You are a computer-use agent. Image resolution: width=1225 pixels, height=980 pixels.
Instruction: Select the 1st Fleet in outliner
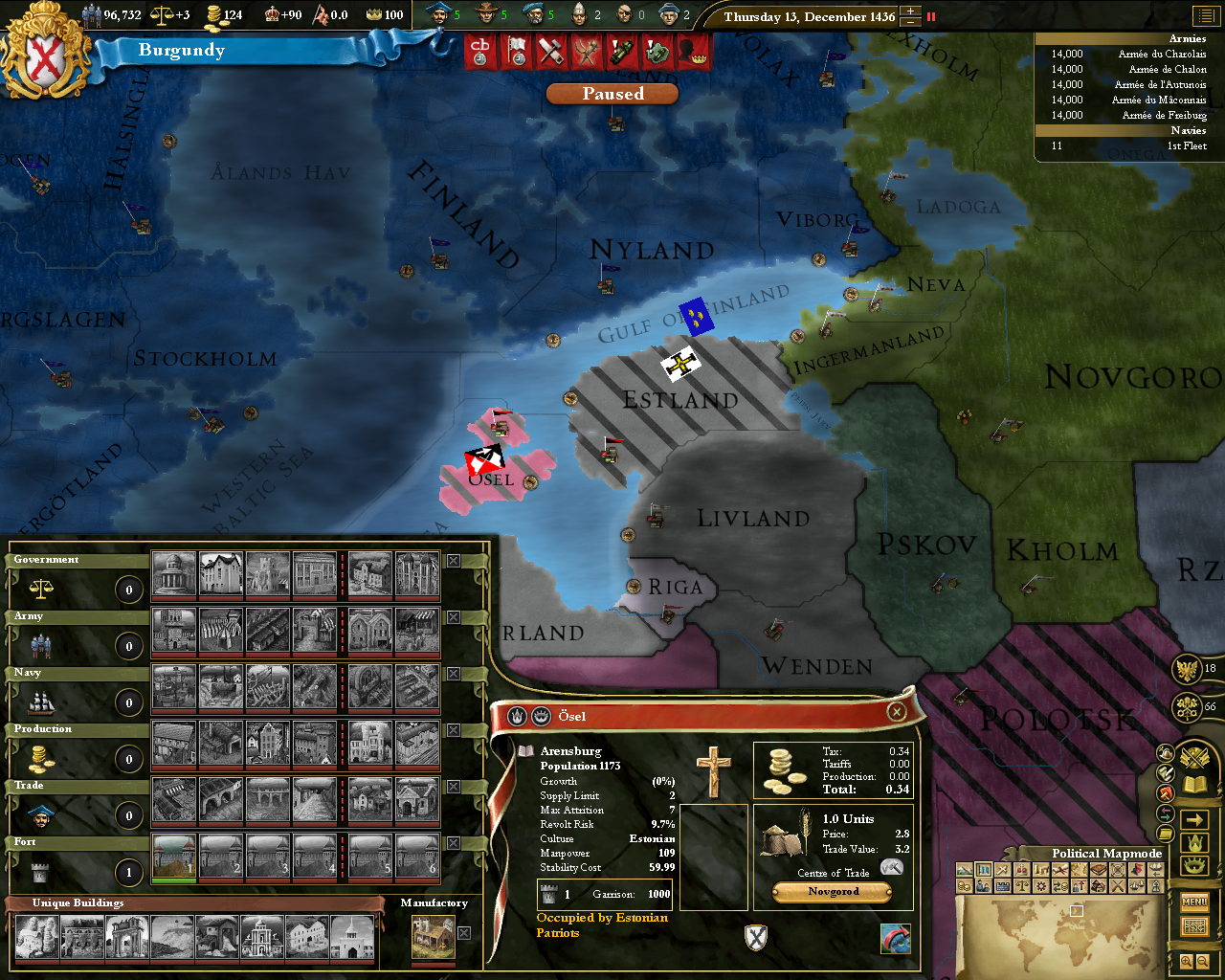pyautogui.click(x=1186, y=146)
